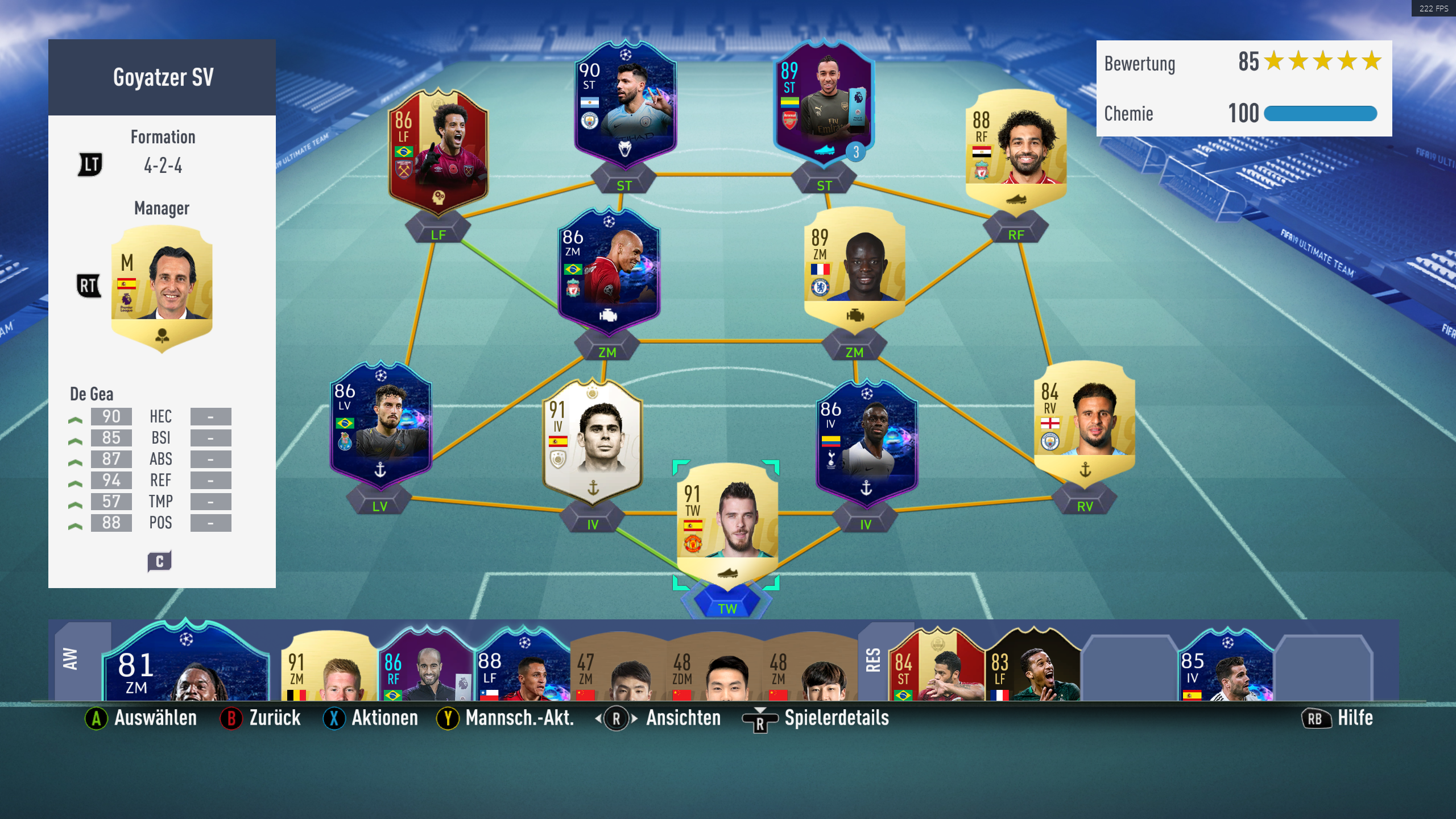Pick the 86 LV Porto left-back card
The width and height of the screenshot is (1456, 819).
[380, 424]
